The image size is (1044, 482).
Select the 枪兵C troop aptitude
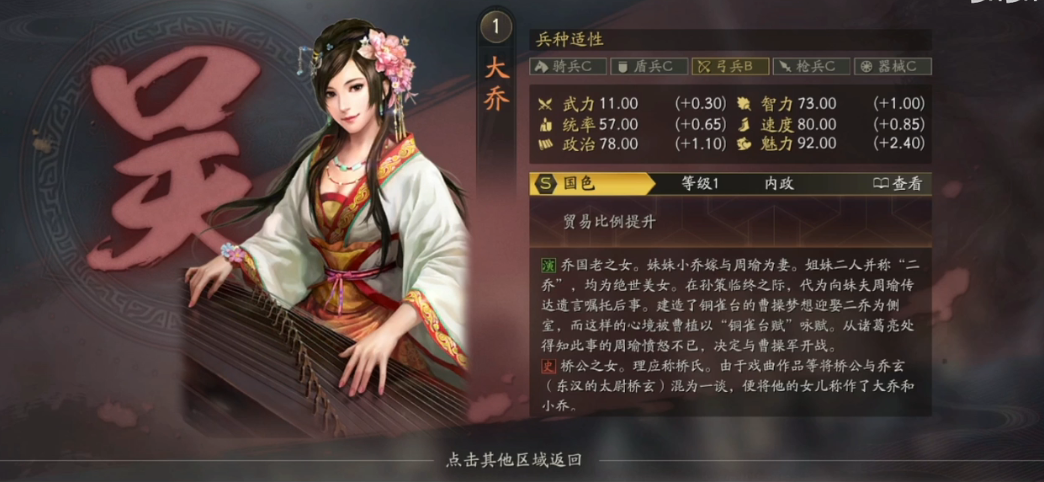813,67
